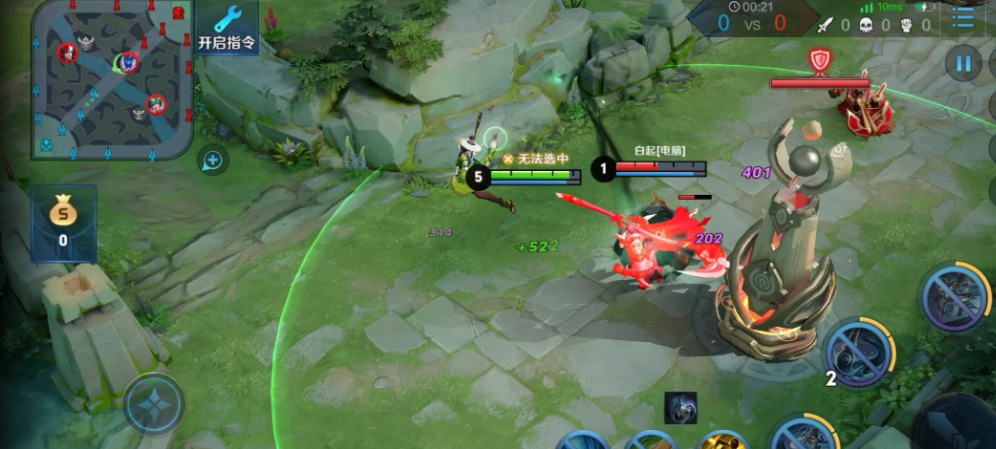Pause the match with the pause button
Viewport: 996px width, 449px height.
pos(963,64)
